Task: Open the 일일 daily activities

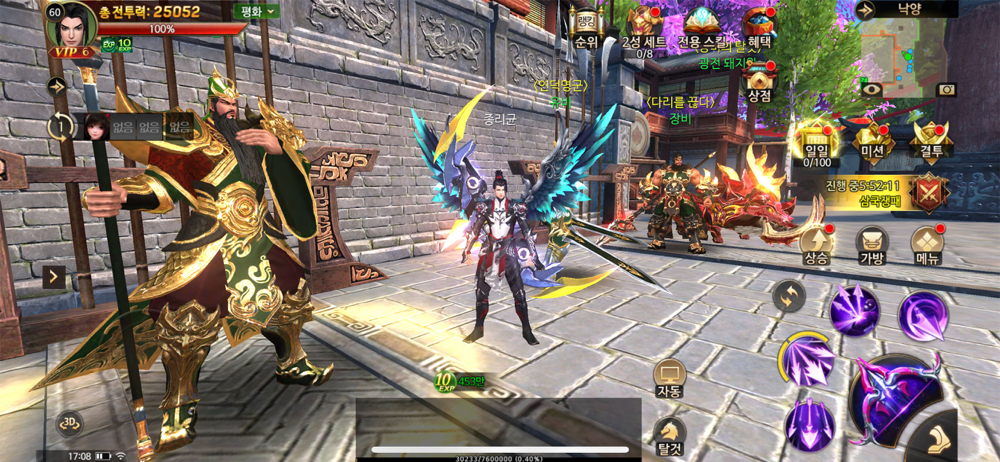Action: (x=817, y=141)
